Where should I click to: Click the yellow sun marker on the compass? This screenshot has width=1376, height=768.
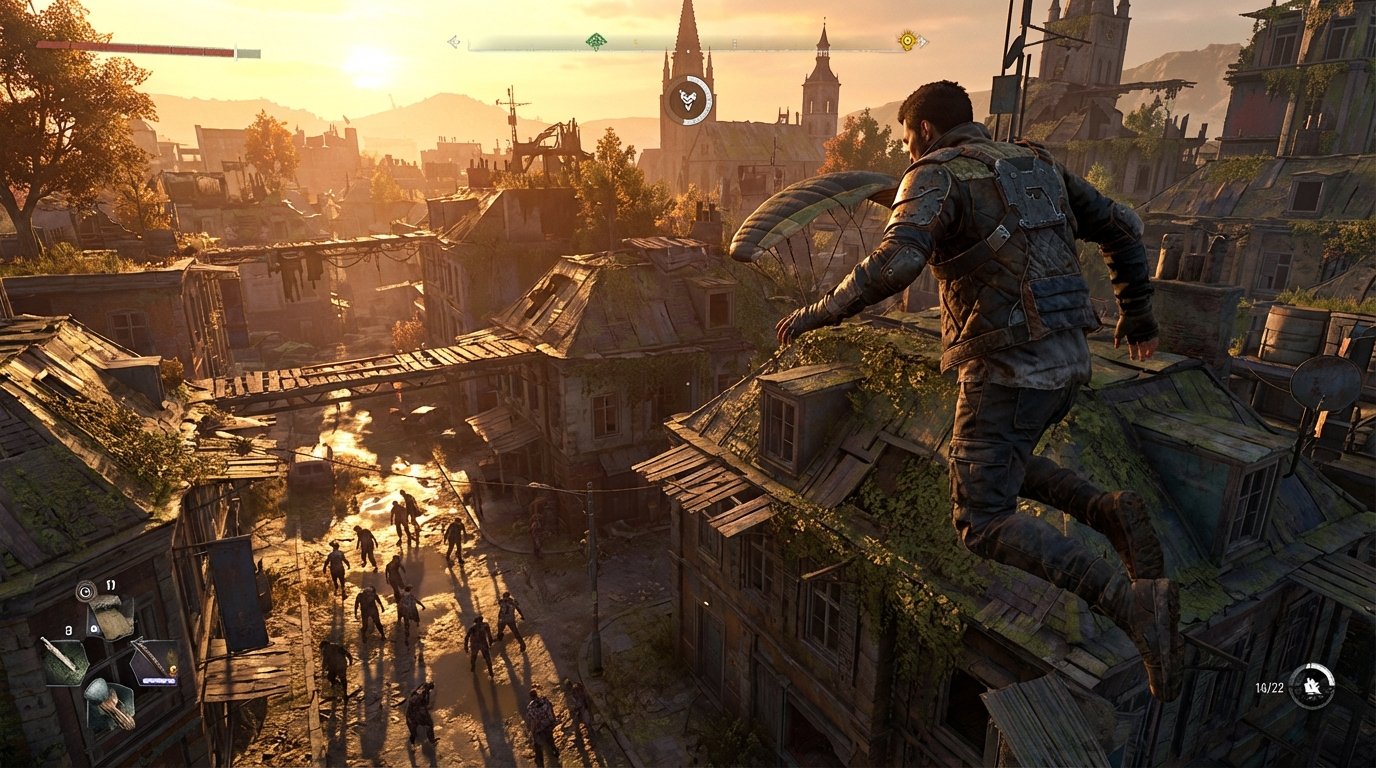pos(906,41)
